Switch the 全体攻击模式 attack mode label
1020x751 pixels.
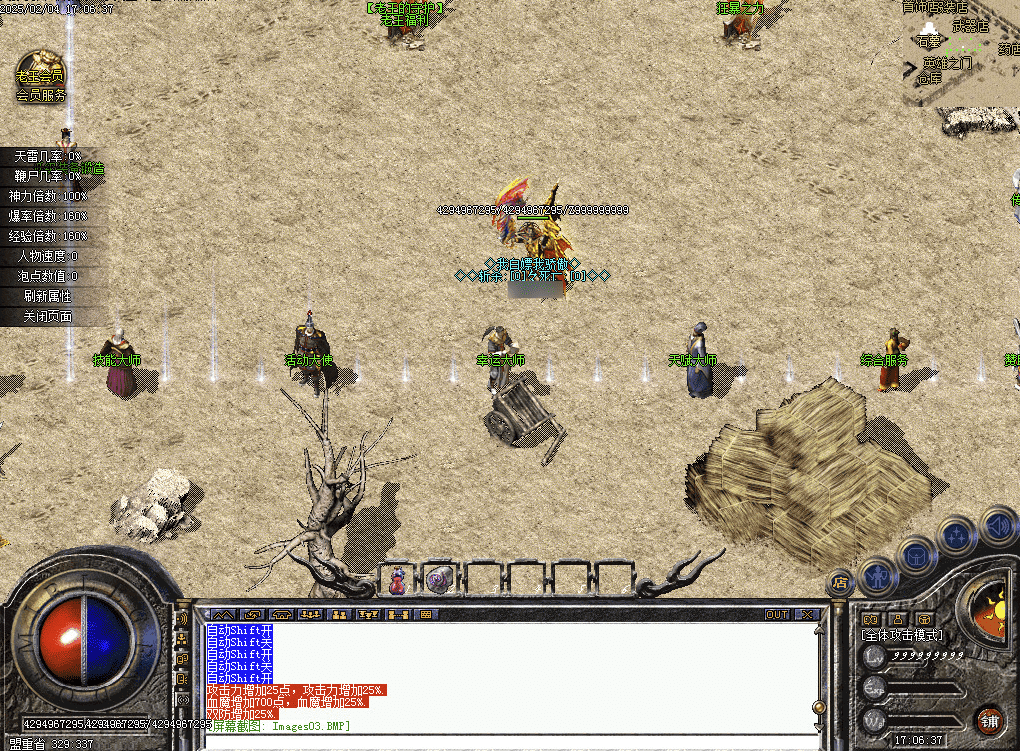pyautogui.click(x=902, y=635)
